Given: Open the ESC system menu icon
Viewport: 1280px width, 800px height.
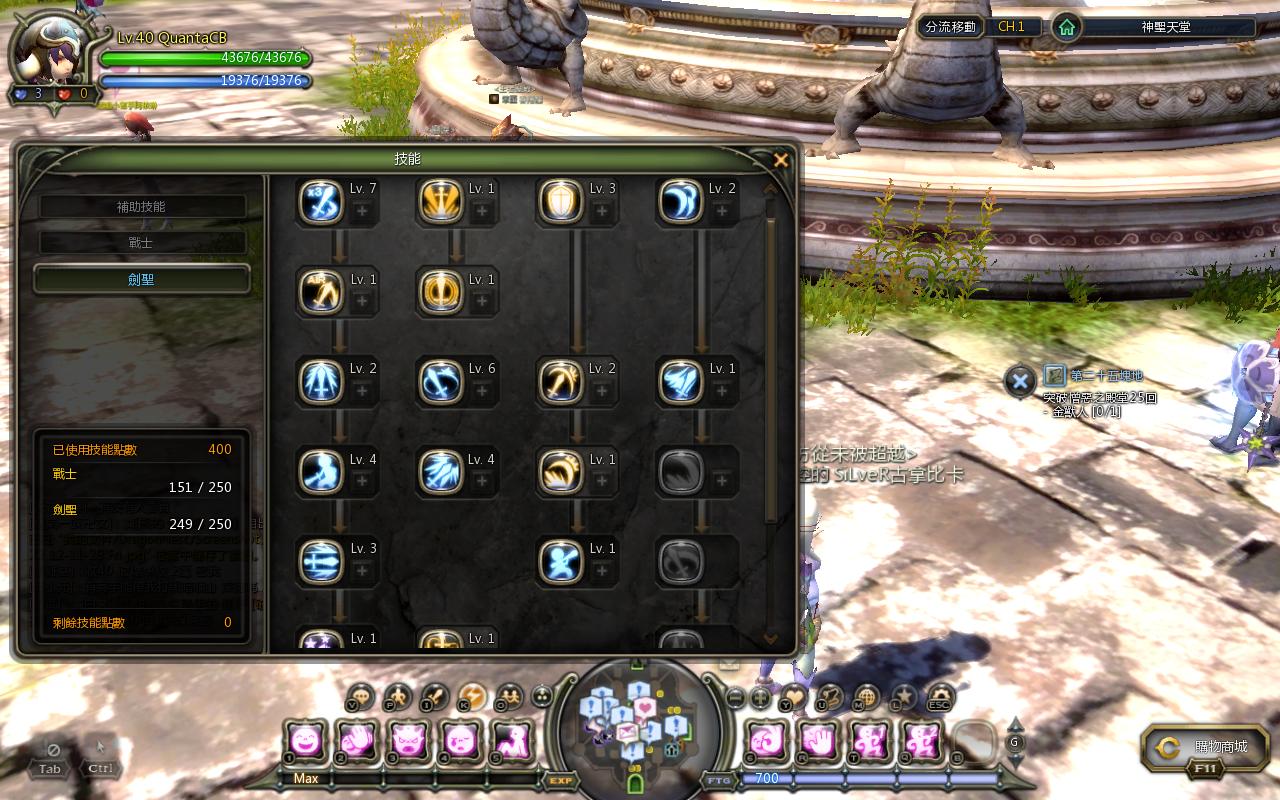Looking at the screenshot, I should tap(939, 697).
